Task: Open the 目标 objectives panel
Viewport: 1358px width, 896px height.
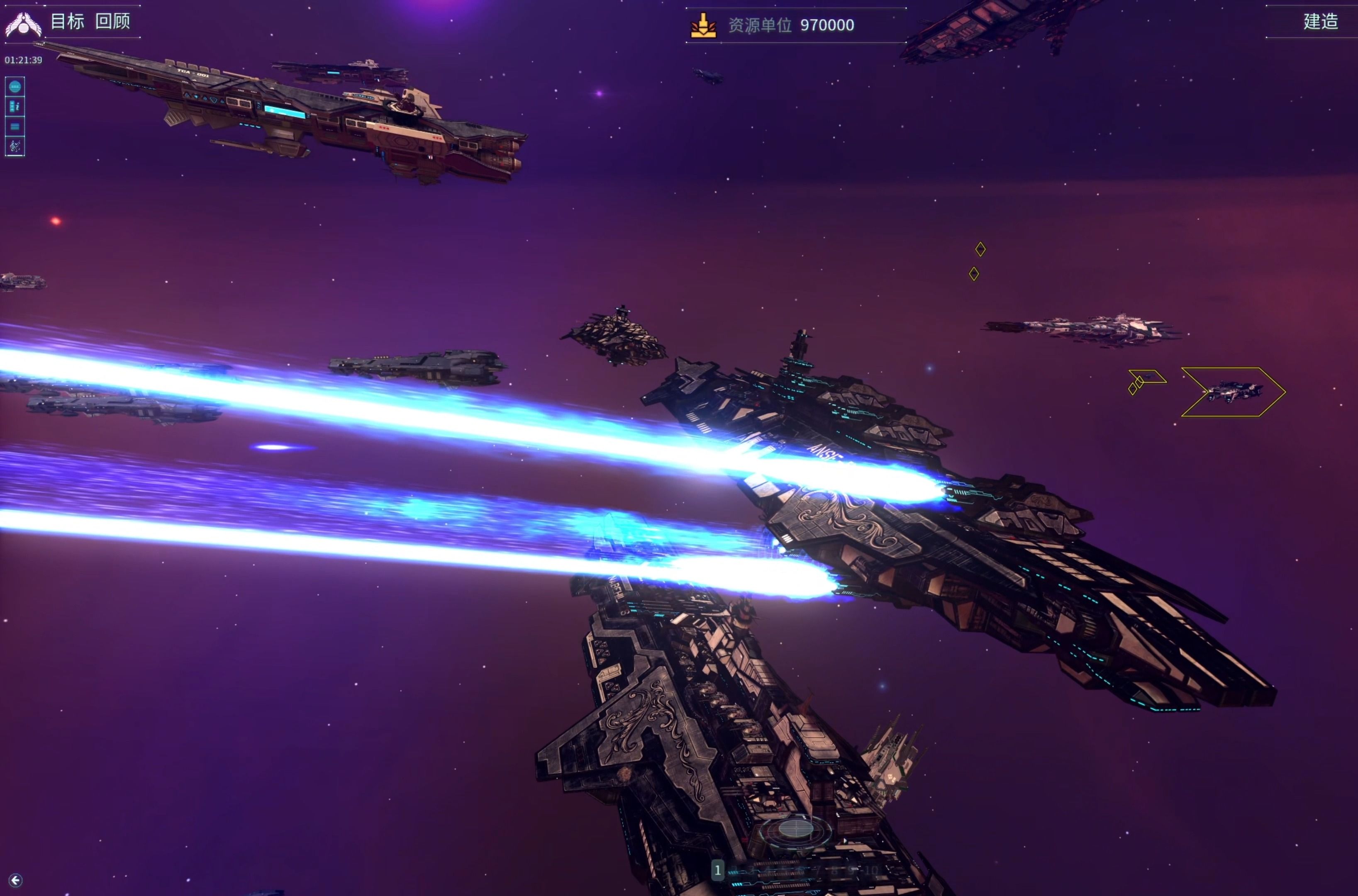Action: [68, 22]
